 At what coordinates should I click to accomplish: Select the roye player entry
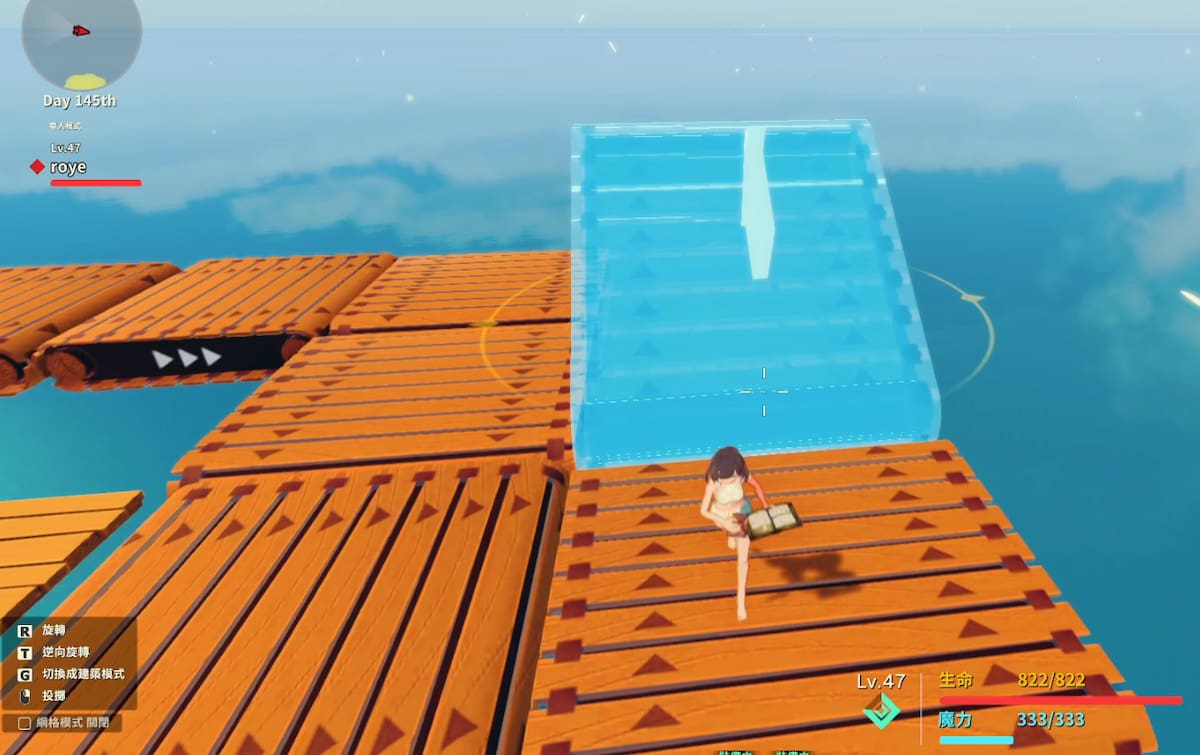pos(68,167)
